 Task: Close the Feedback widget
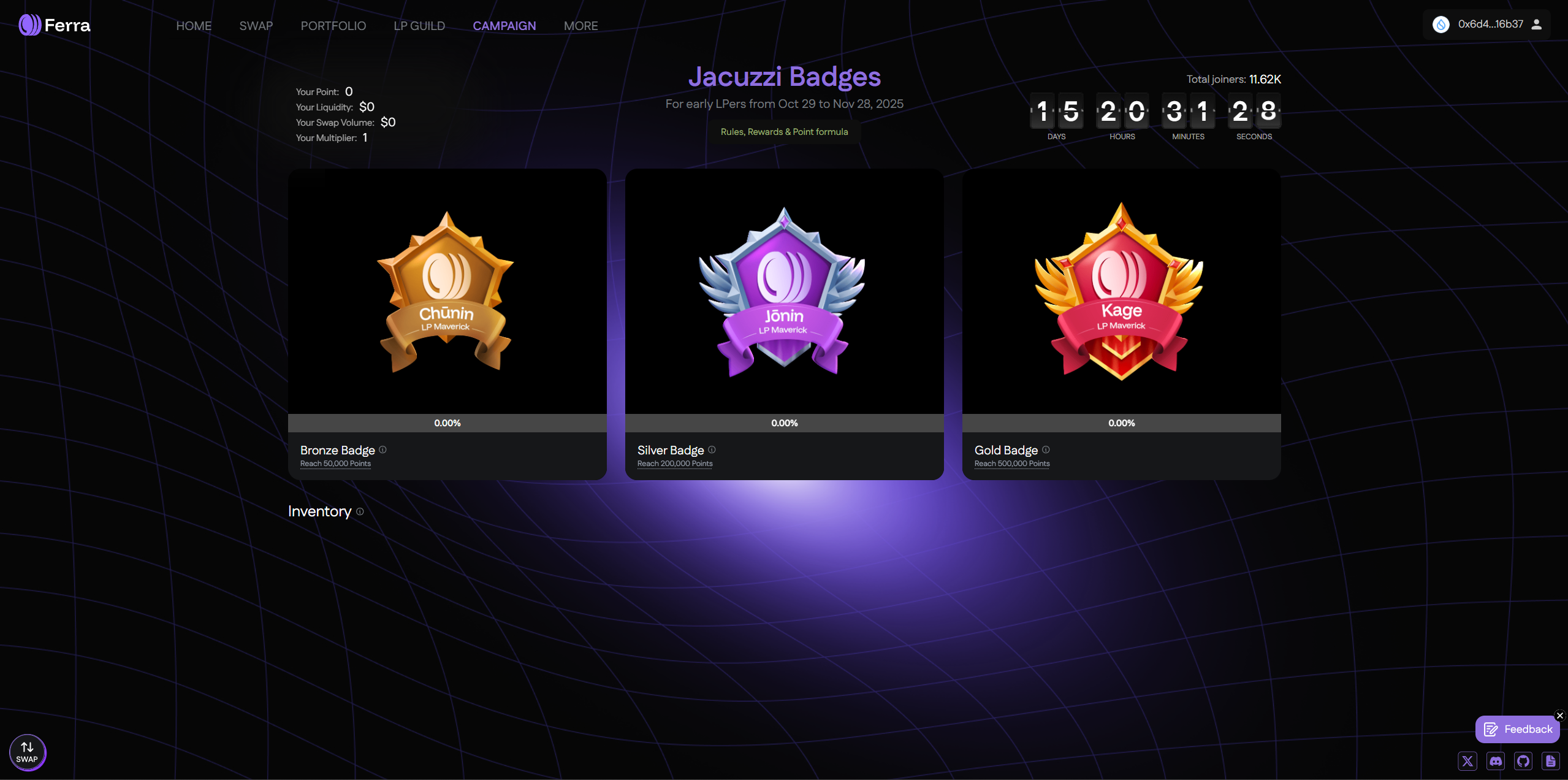point(1560,716)
